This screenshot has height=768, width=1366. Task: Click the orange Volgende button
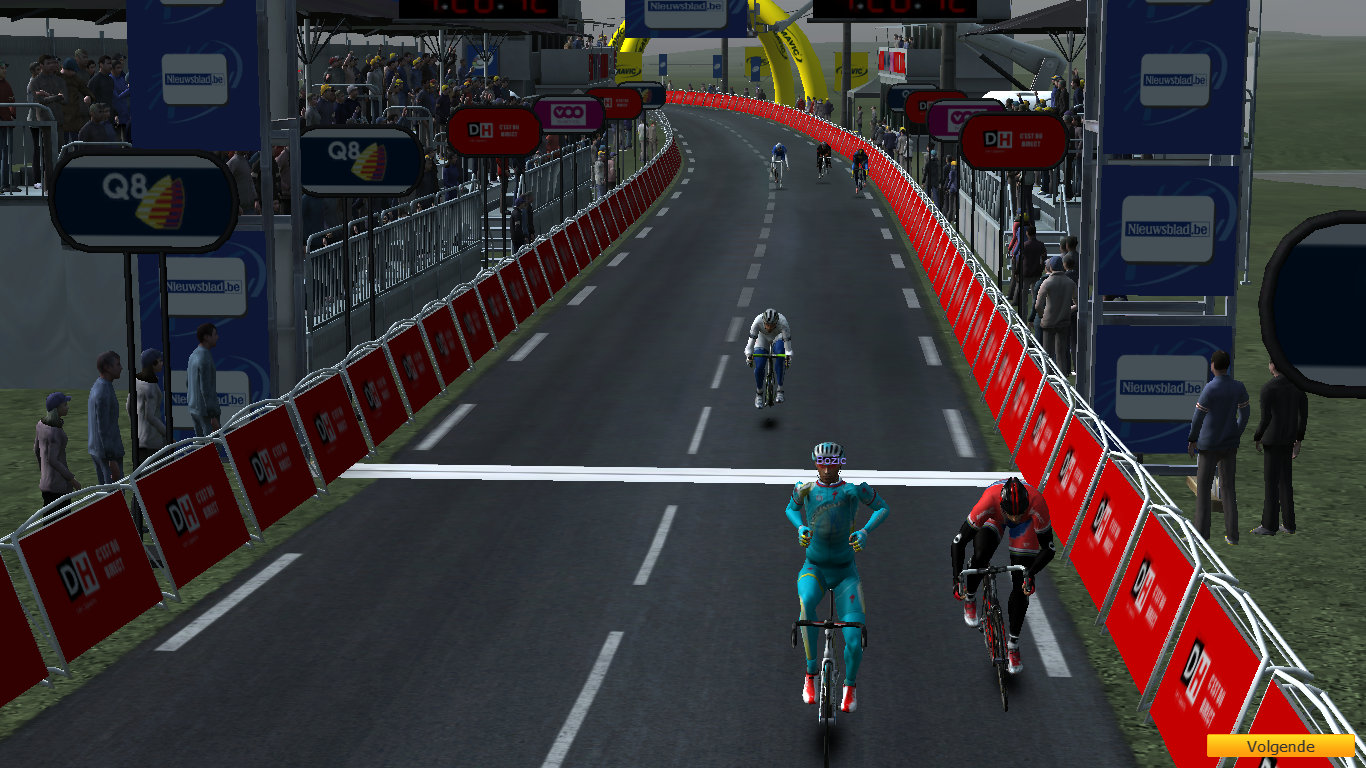1278,746
